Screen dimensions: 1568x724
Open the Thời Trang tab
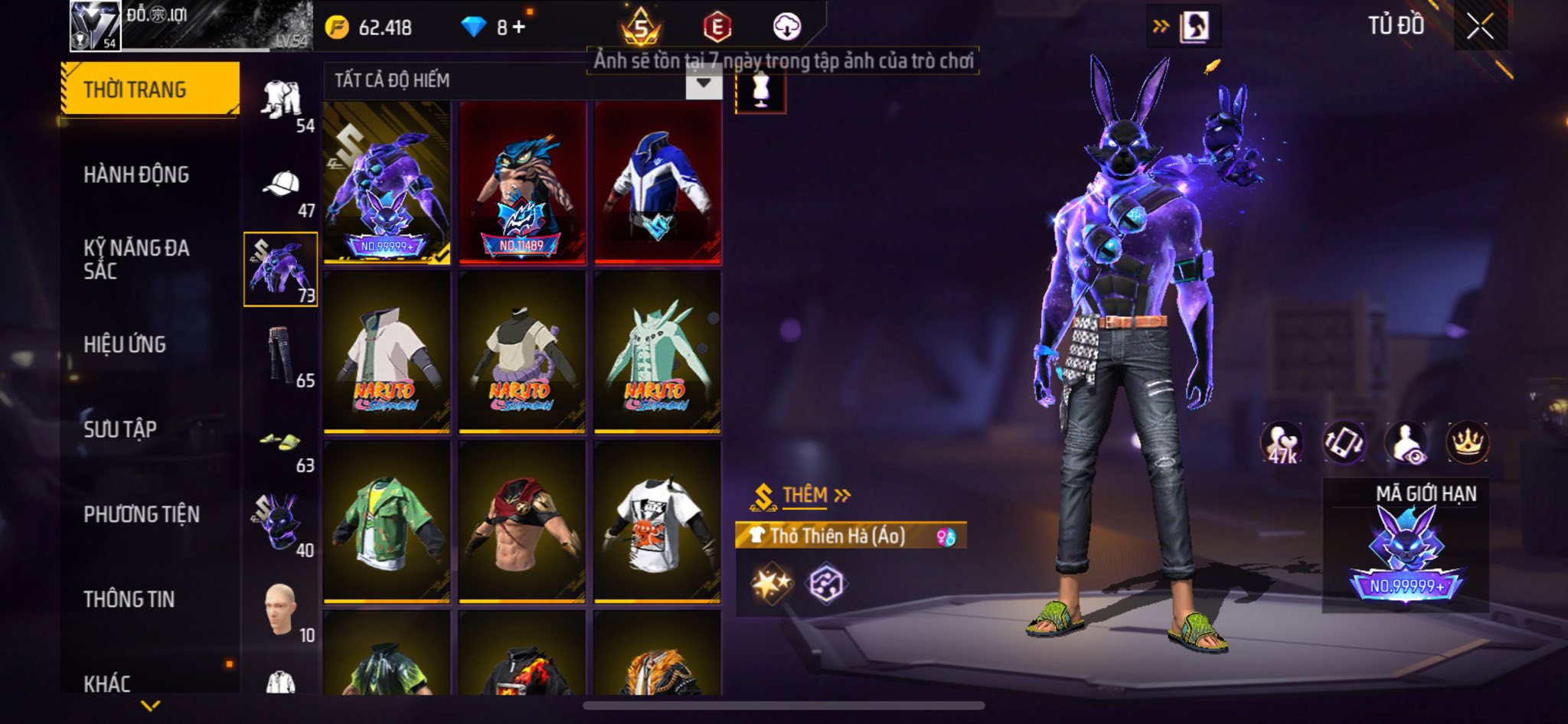pyautogui.click(x=149, y=90)
